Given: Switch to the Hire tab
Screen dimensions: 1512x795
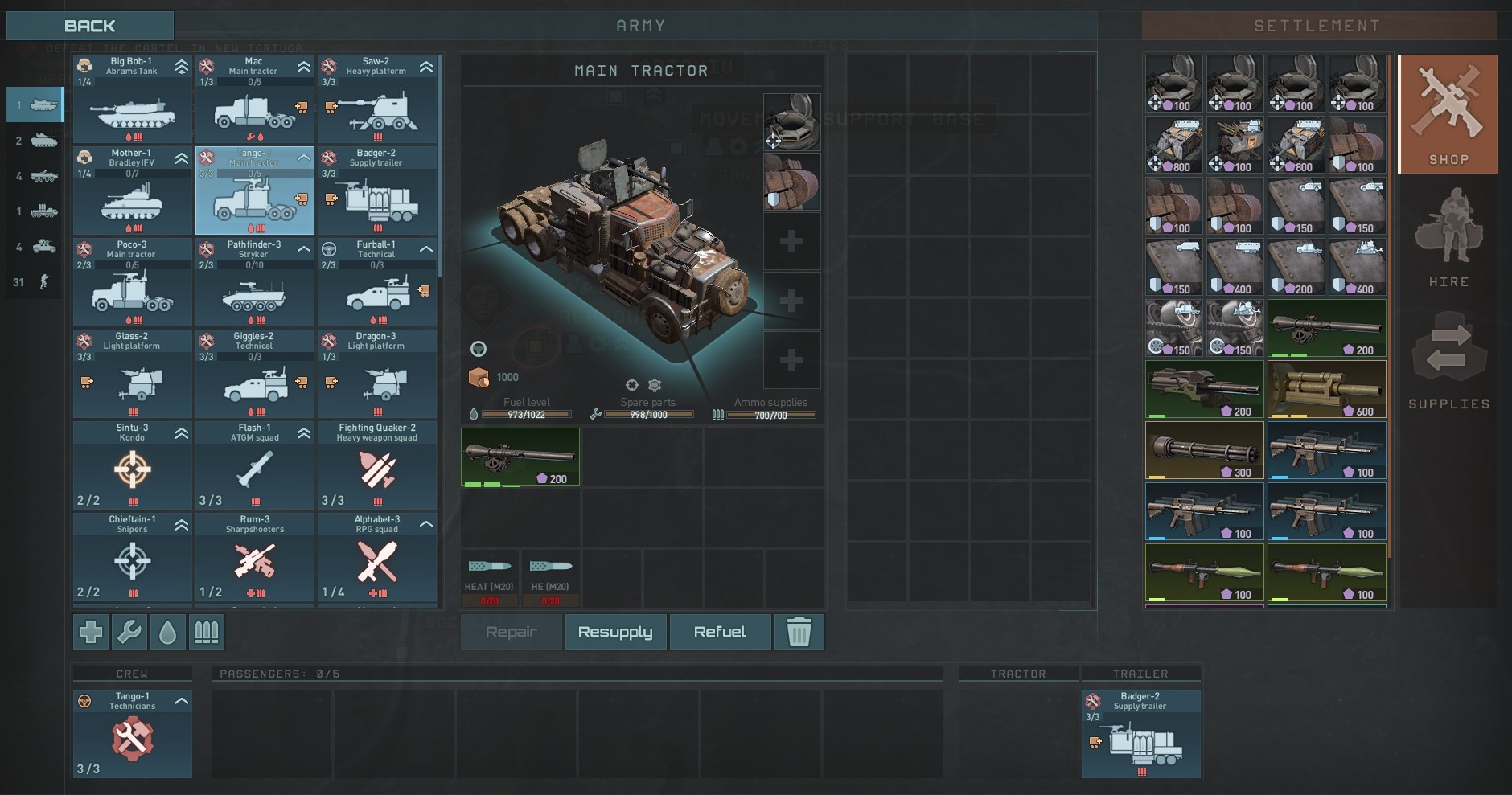Looking at the screenshot, I should [1448, 237].
